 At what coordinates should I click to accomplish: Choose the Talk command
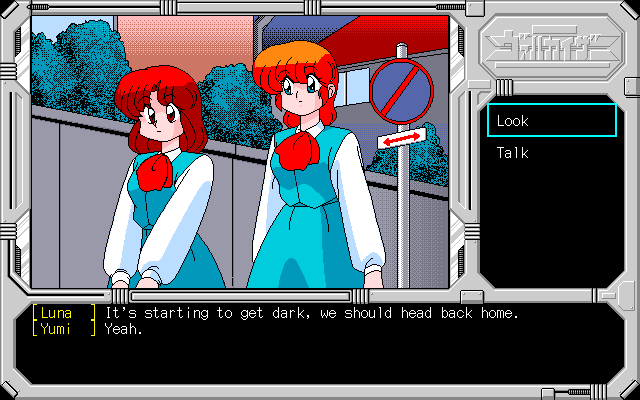[x=513, y=153]
